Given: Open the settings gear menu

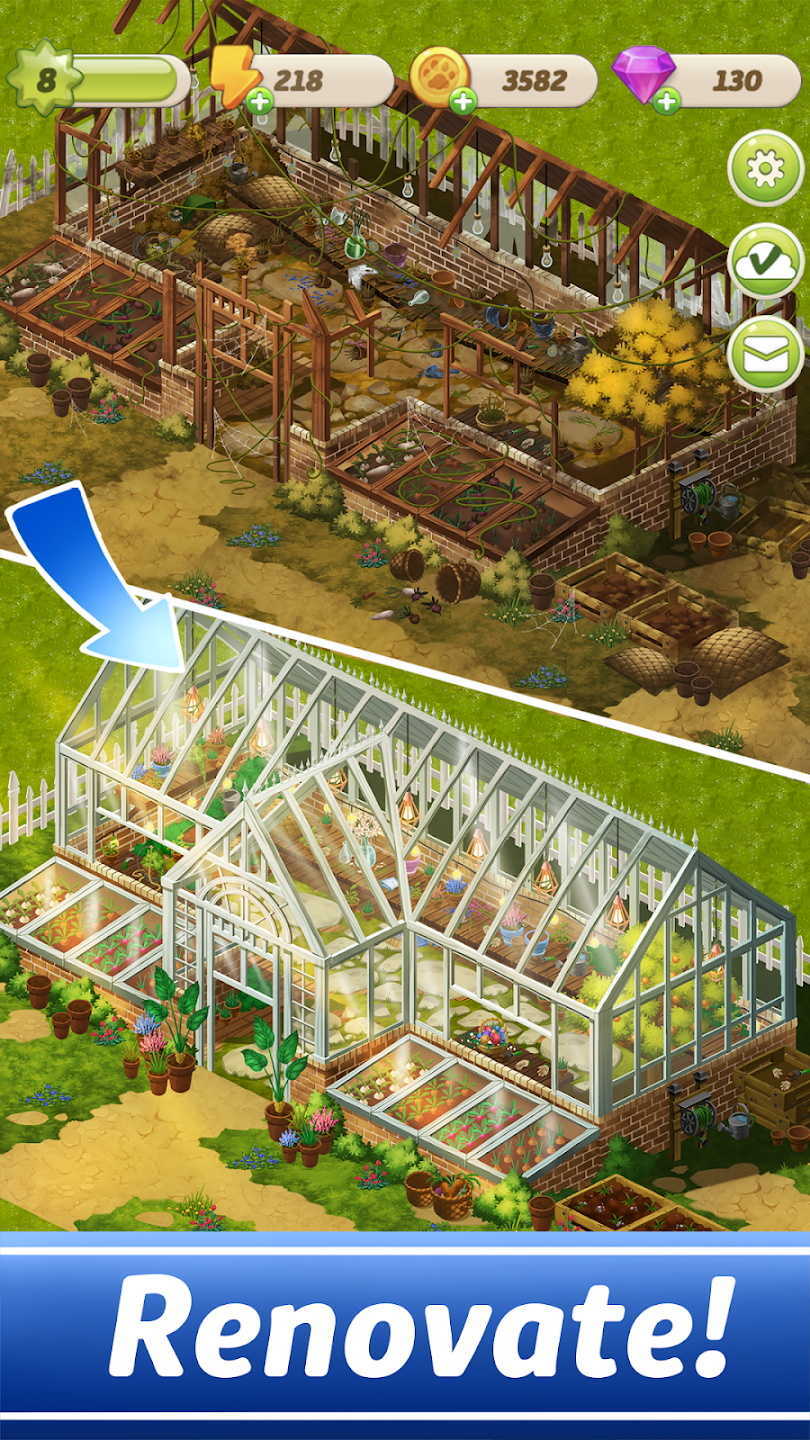Looking at the screenshot, I should (x=765, y=169).
